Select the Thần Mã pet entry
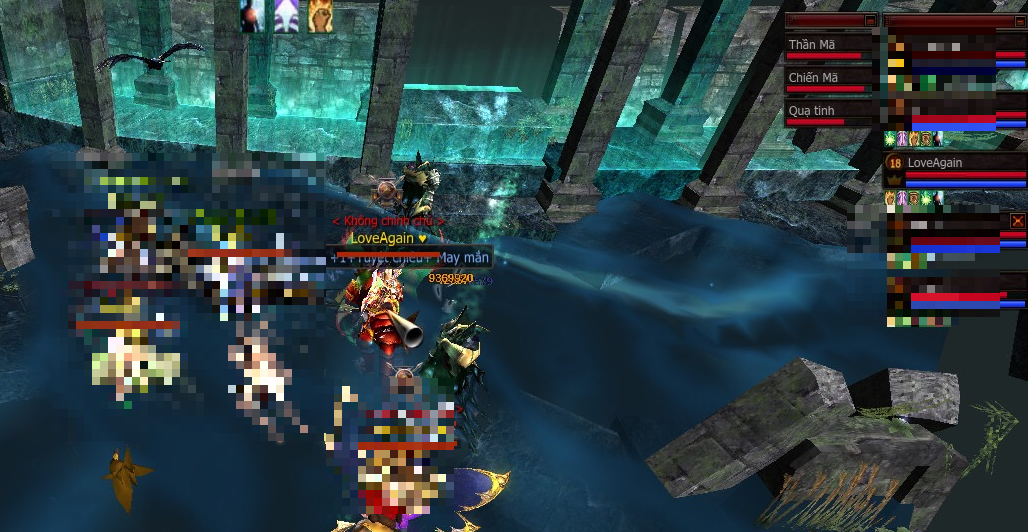This screenshot has height=532, width=1028. click(x=830, y=46)
